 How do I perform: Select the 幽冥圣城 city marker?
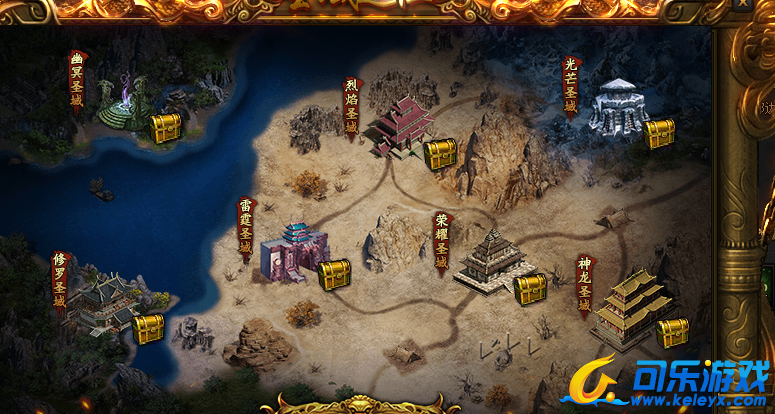127,101
